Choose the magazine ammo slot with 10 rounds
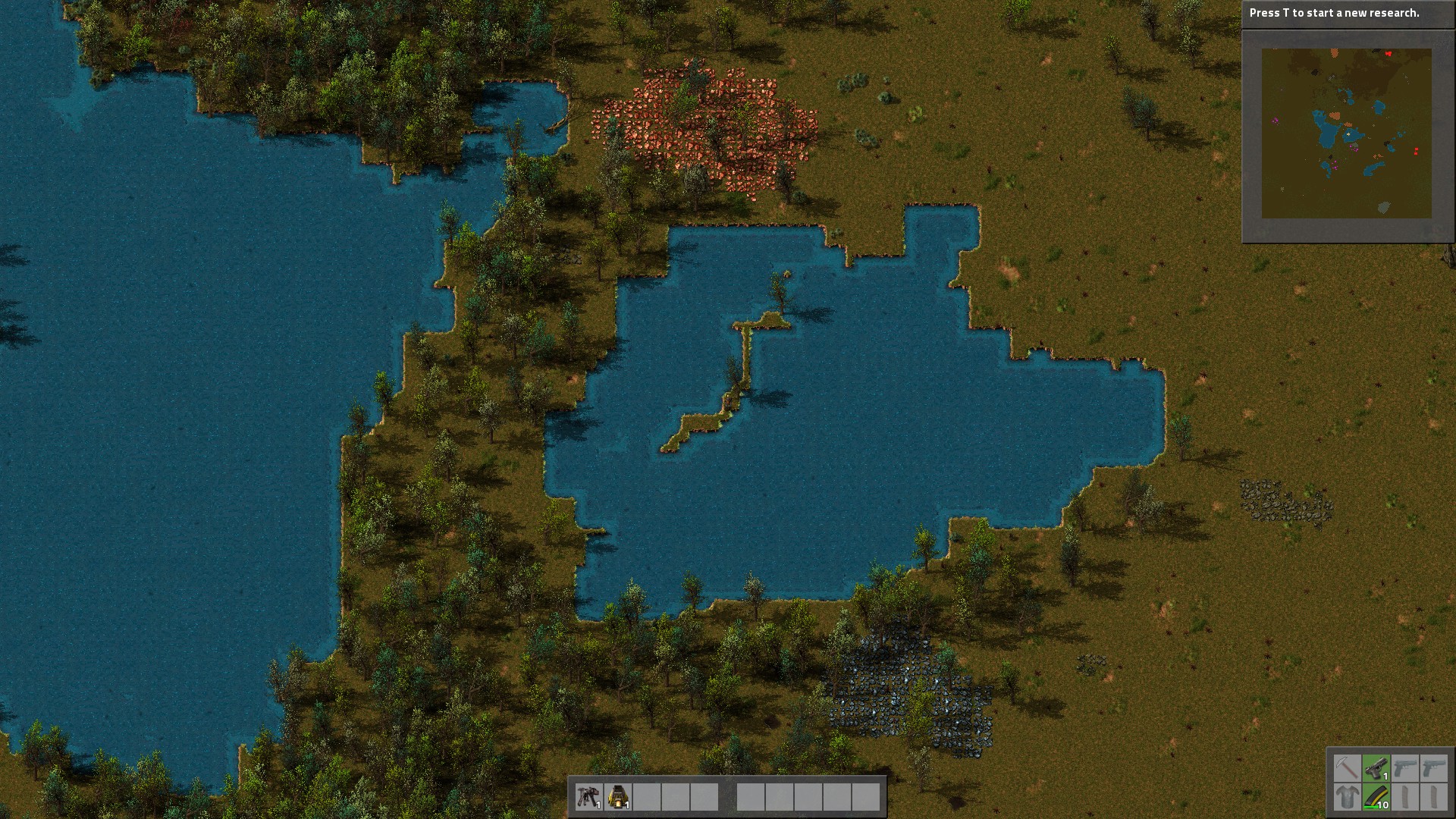 [x=1376, y=797]
